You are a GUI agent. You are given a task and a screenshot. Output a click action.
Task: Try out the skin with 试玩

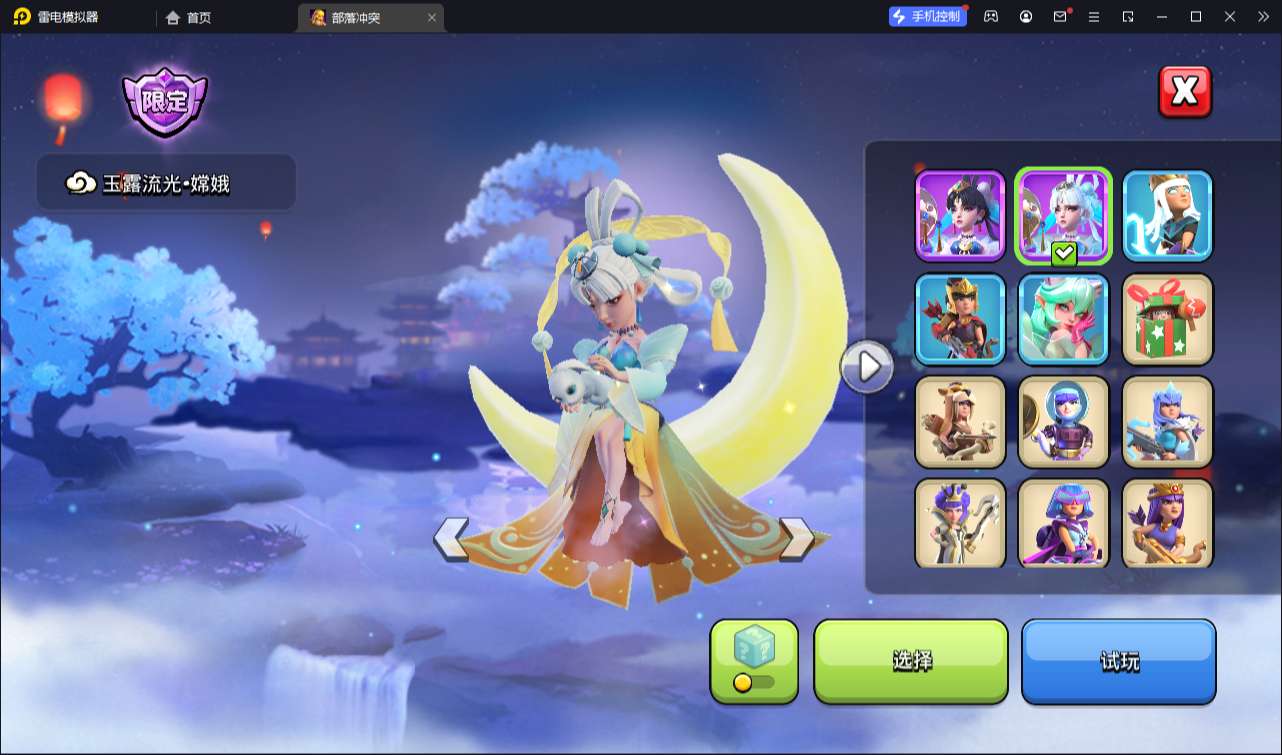coord(1118,661)
